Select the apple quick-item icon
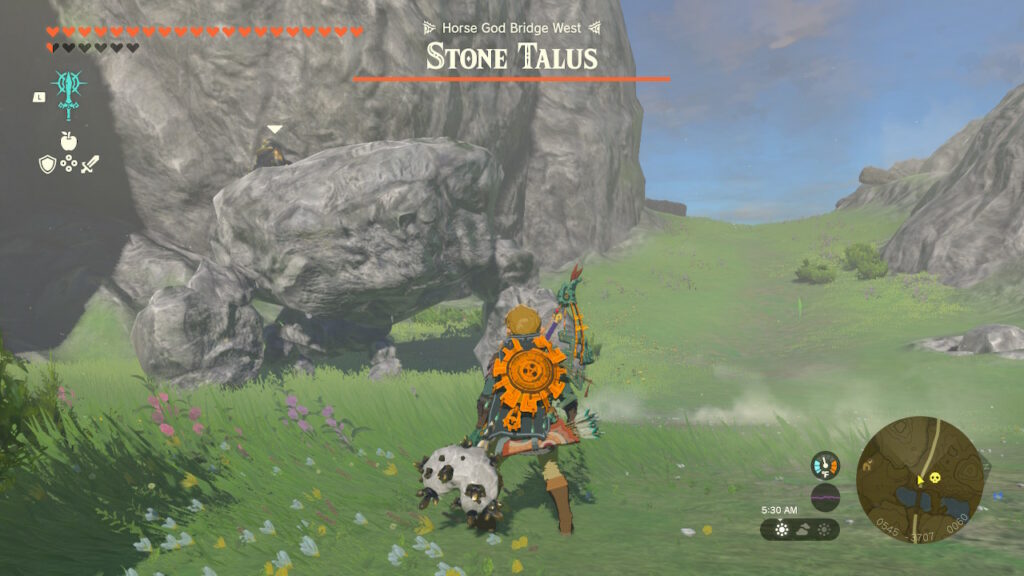The image size is (1024, 576). [x=68, y=140]
